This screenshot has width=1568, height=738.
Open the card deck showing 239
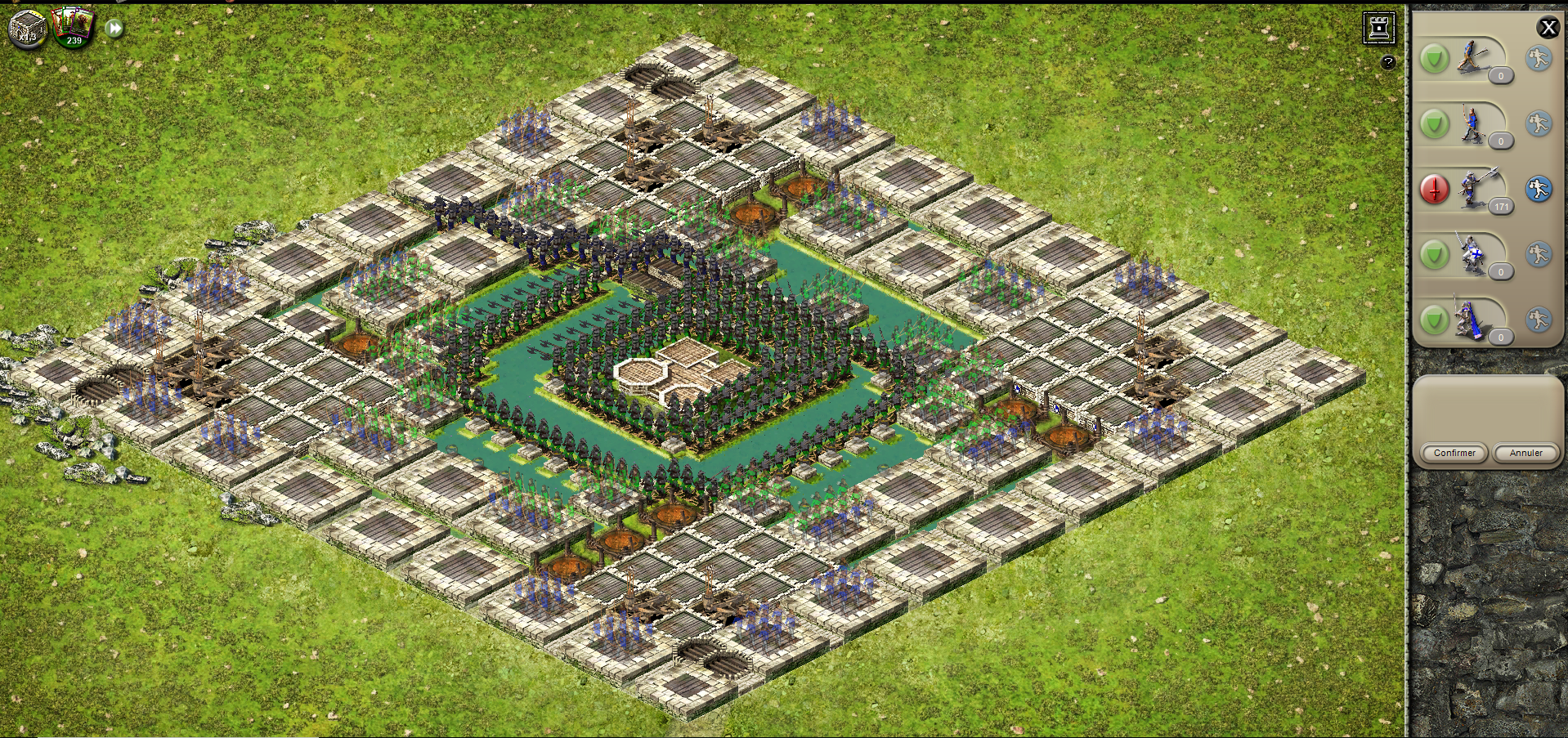(x=73, y=26)
